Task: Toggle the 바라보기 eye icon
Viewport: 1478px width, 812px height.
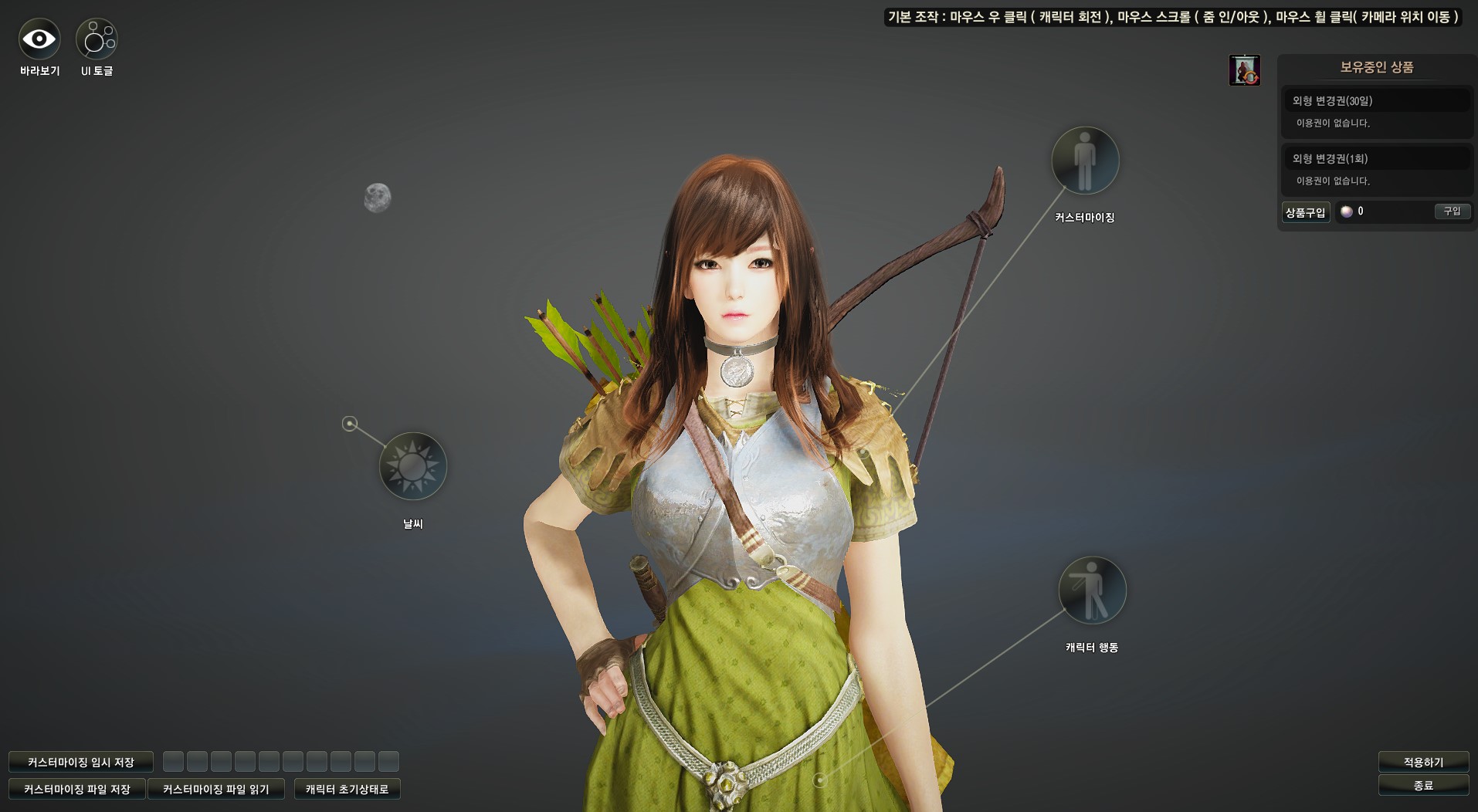Action: (39, 39)
